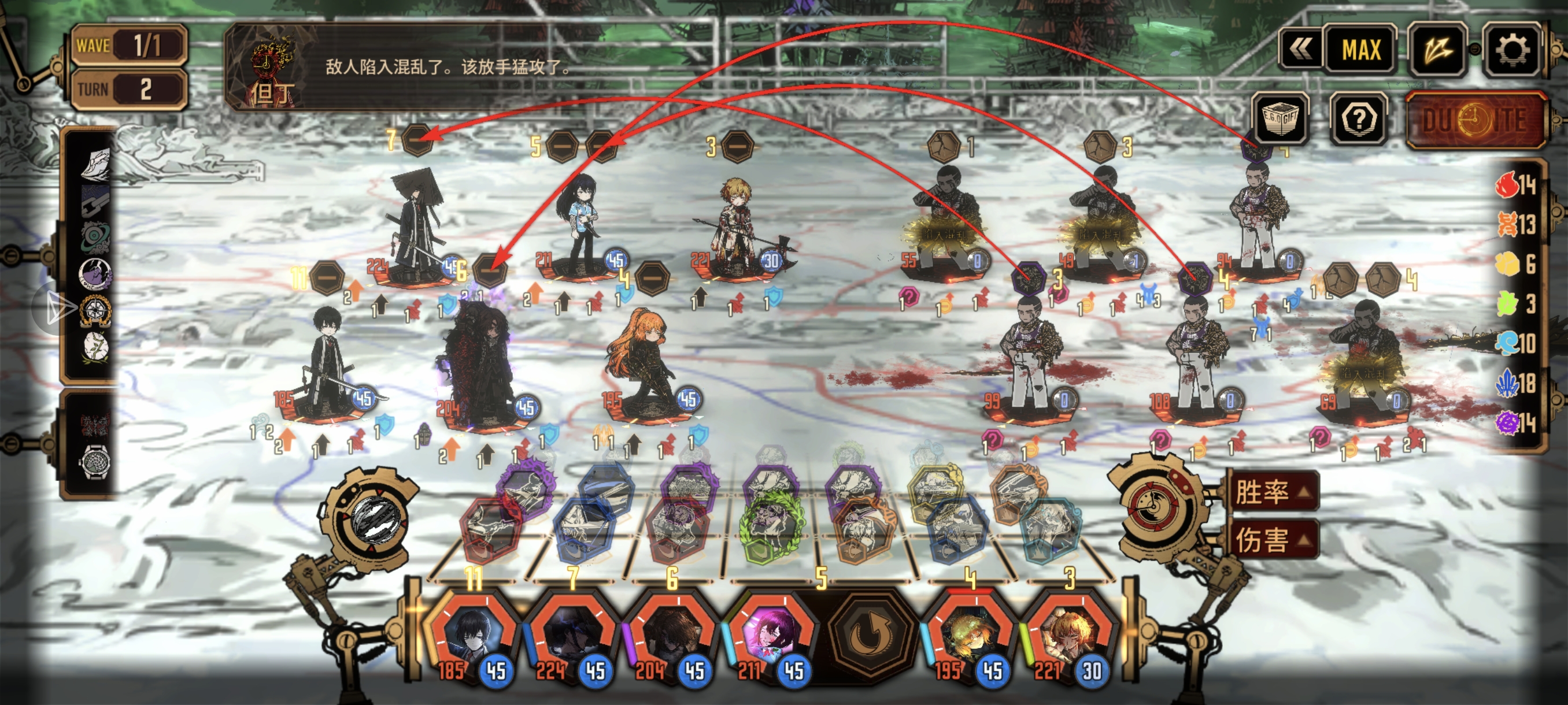Image resolution: width=1568 pixels, height=705 pixels.
Task: Select the 胜率 win rate button
Action: coord(1271,492)
